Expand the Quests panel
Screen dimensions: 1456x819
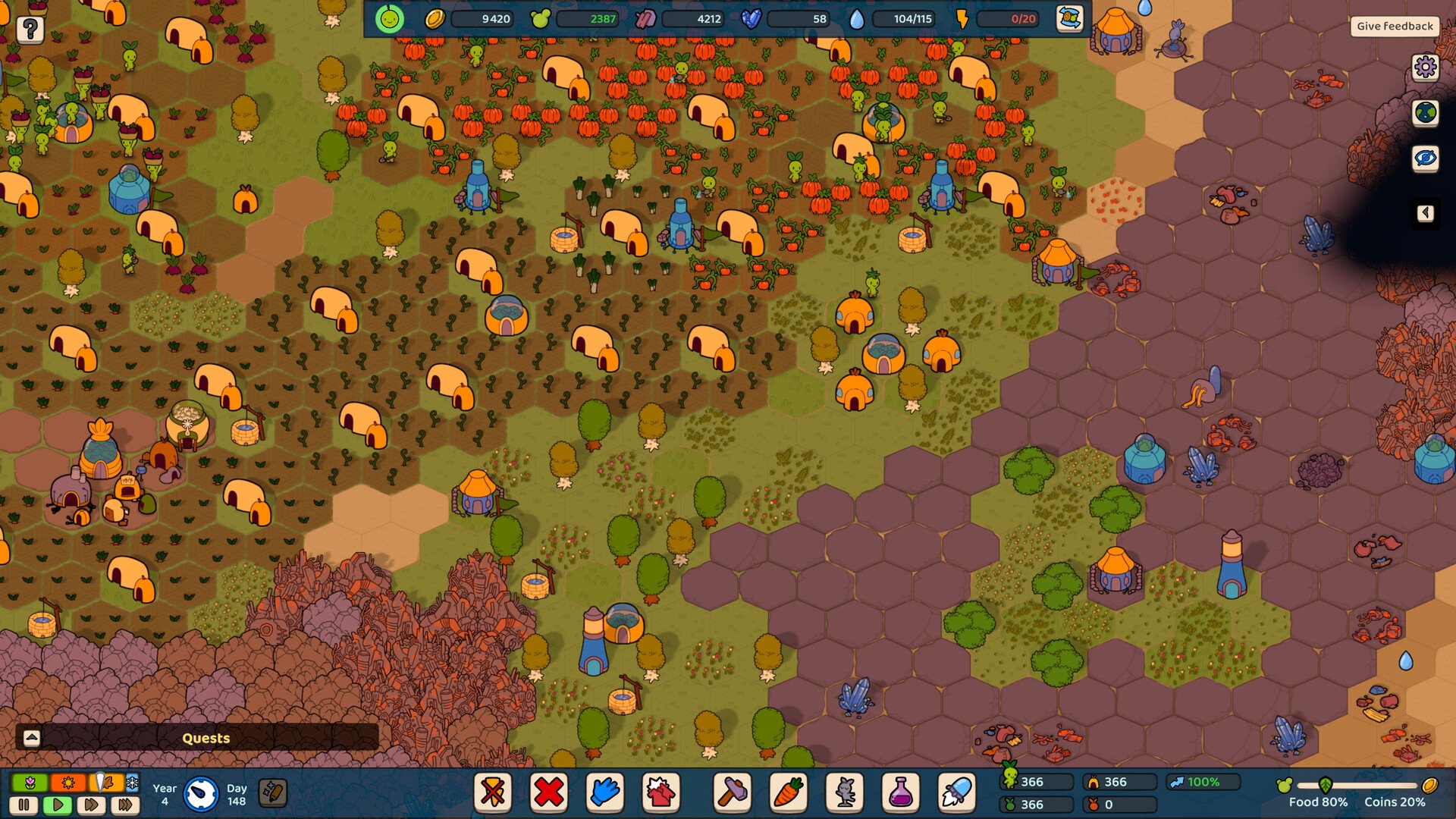click(x=32, y=738)
